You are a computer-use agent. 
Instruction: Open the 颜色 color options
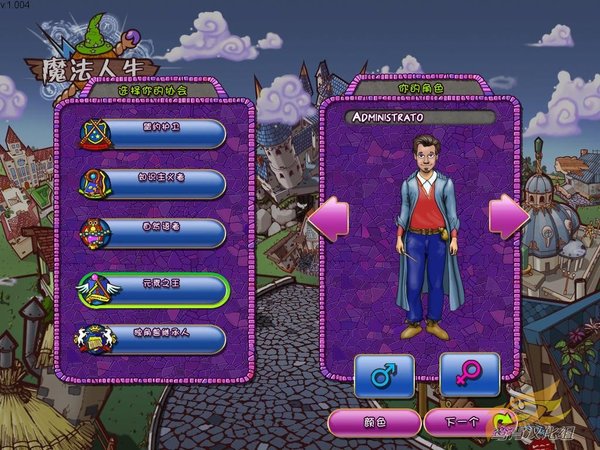point(374,423)
